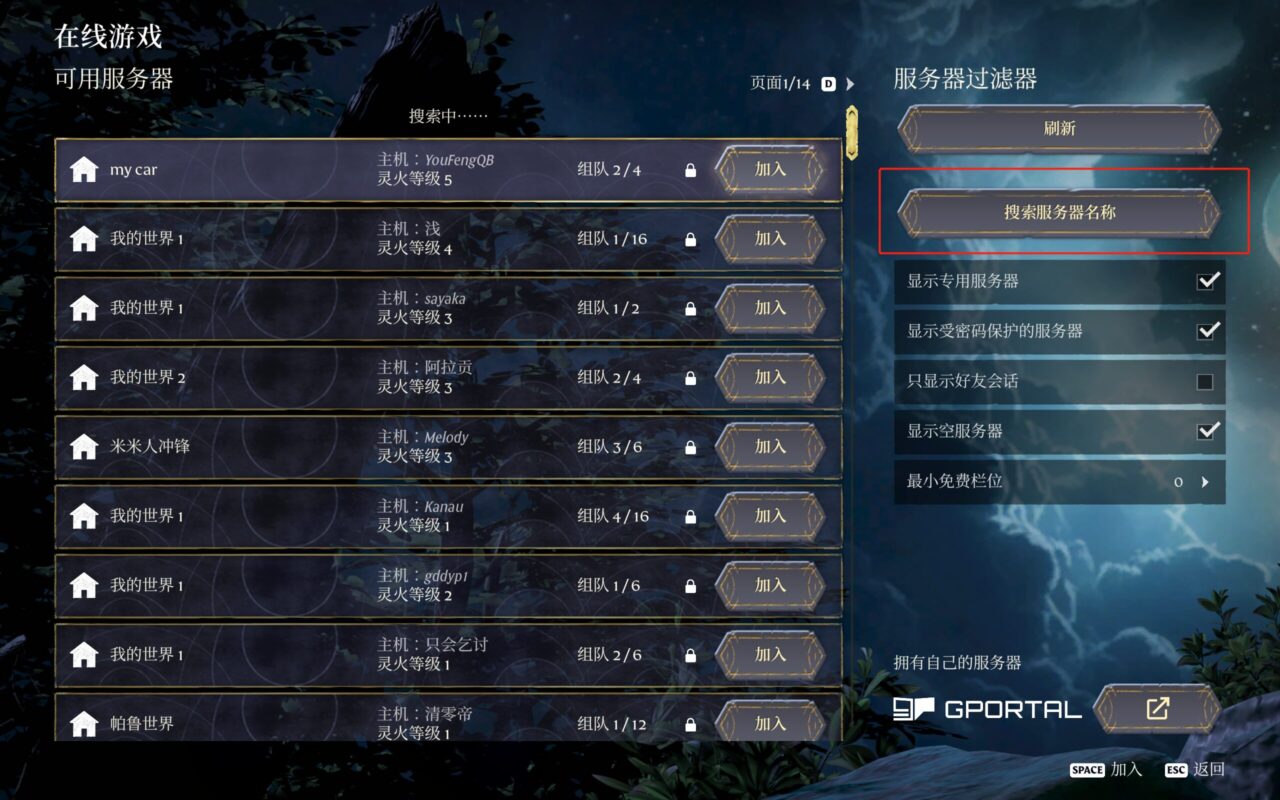Join the "my car" server

pyautogui.click(x=770, y=170)
